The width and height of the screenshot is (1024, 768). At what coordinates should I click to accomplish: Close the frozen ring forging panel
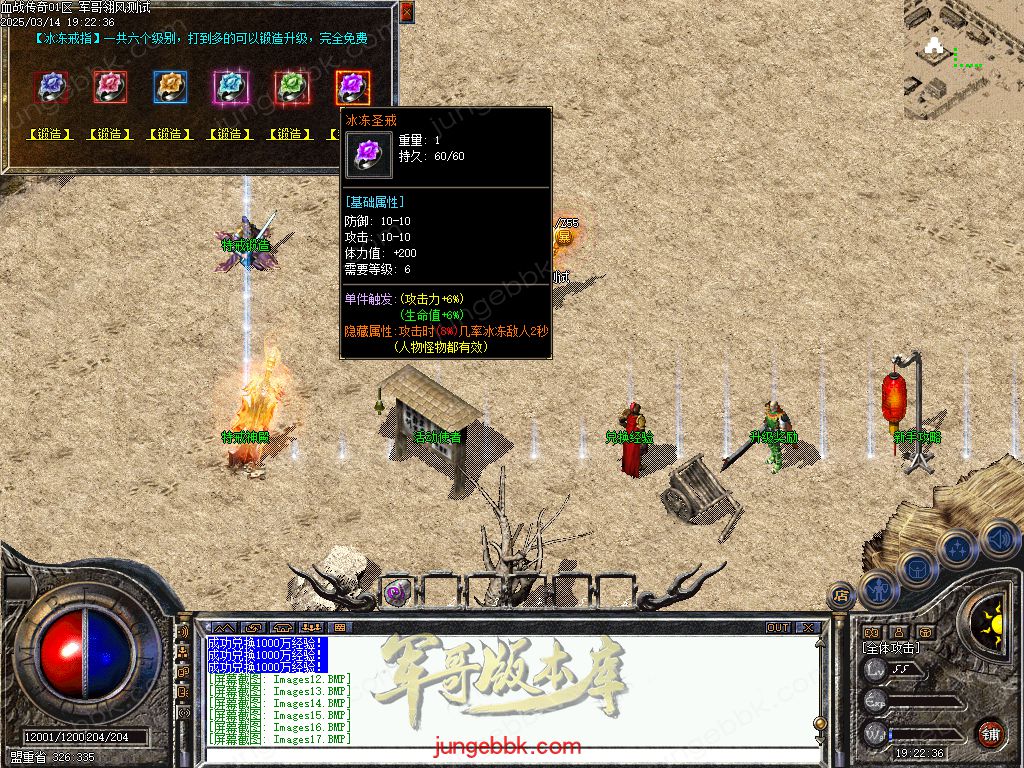(x=406, y=12)
